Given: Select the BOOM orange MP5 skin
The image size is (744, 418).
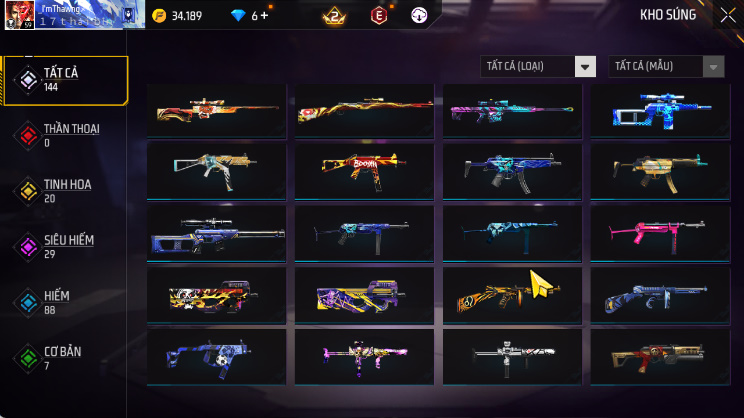Looking at the screenshot, I should 364,171.
